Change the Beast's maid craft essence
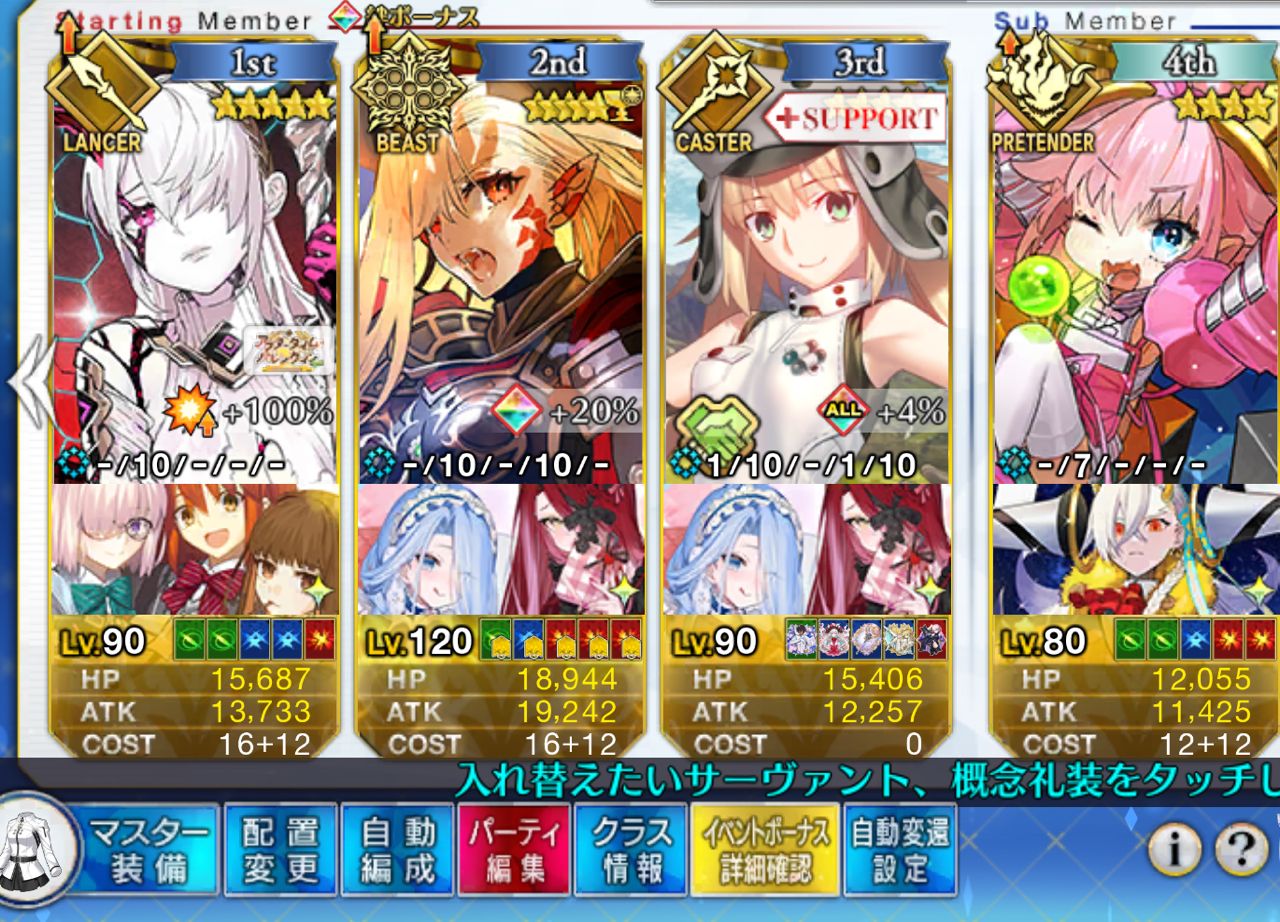Viewport: 1280px width, 922px height. tap(500, 550)
